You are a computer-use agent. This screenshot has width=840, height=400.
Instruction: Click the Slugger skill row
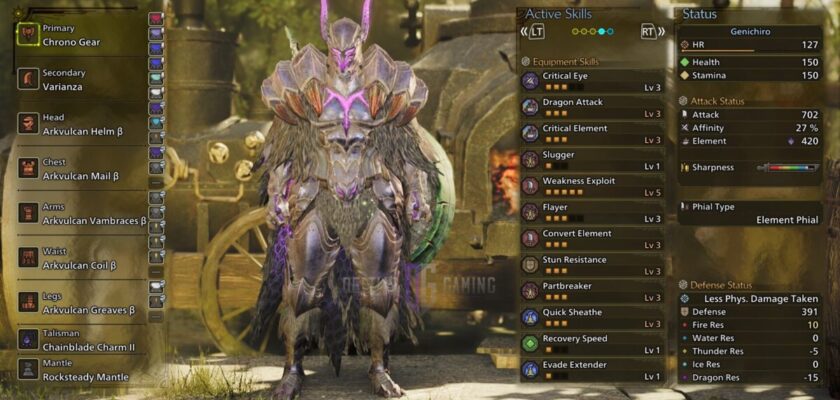(592, 160)
